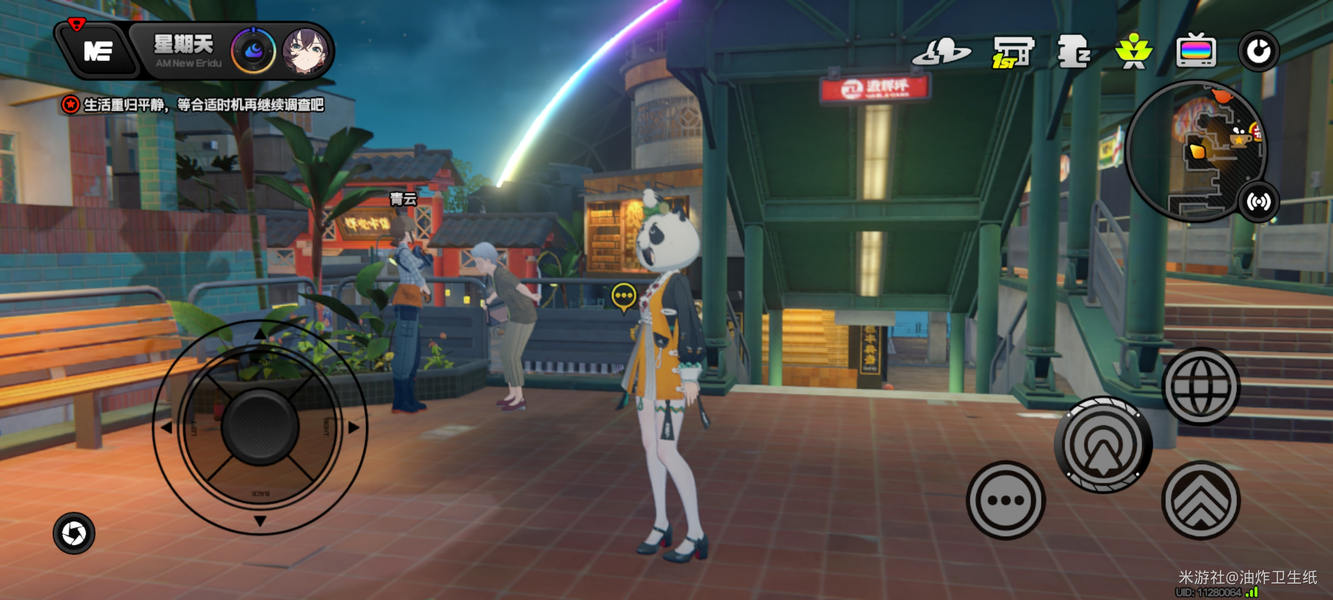This screenshot has width=1333, height=600.
Task: Open the camera shutter button
Action: (x=74, y=534)
